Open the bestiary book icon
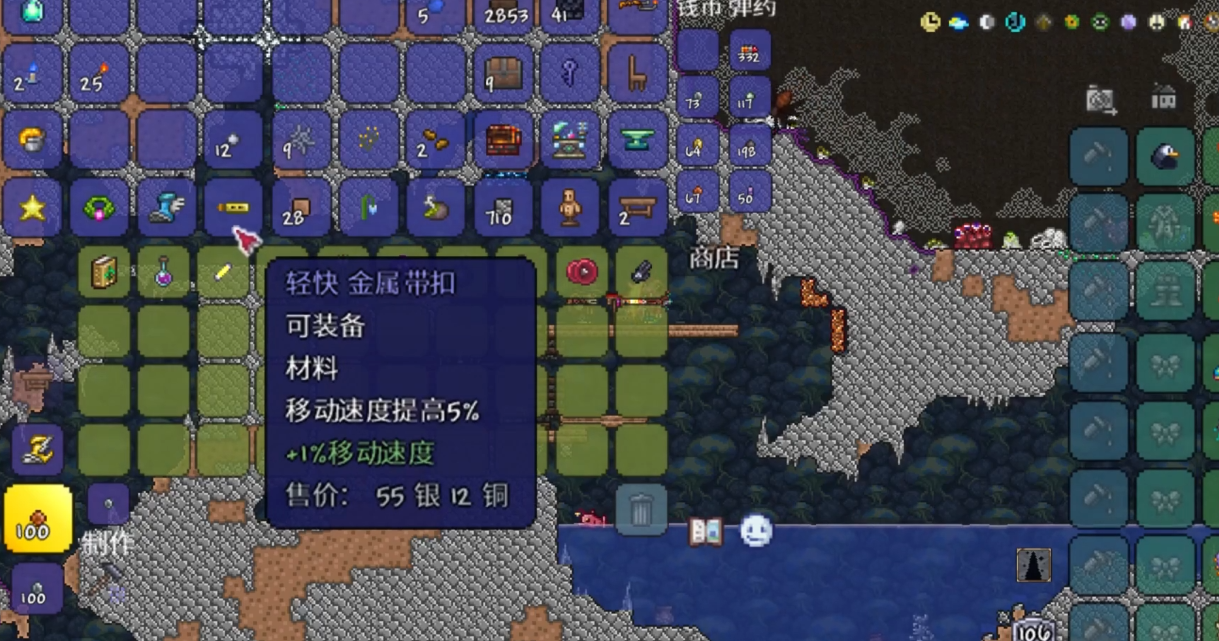Viewport: 1219px width, 641px height. click(705, 532)
